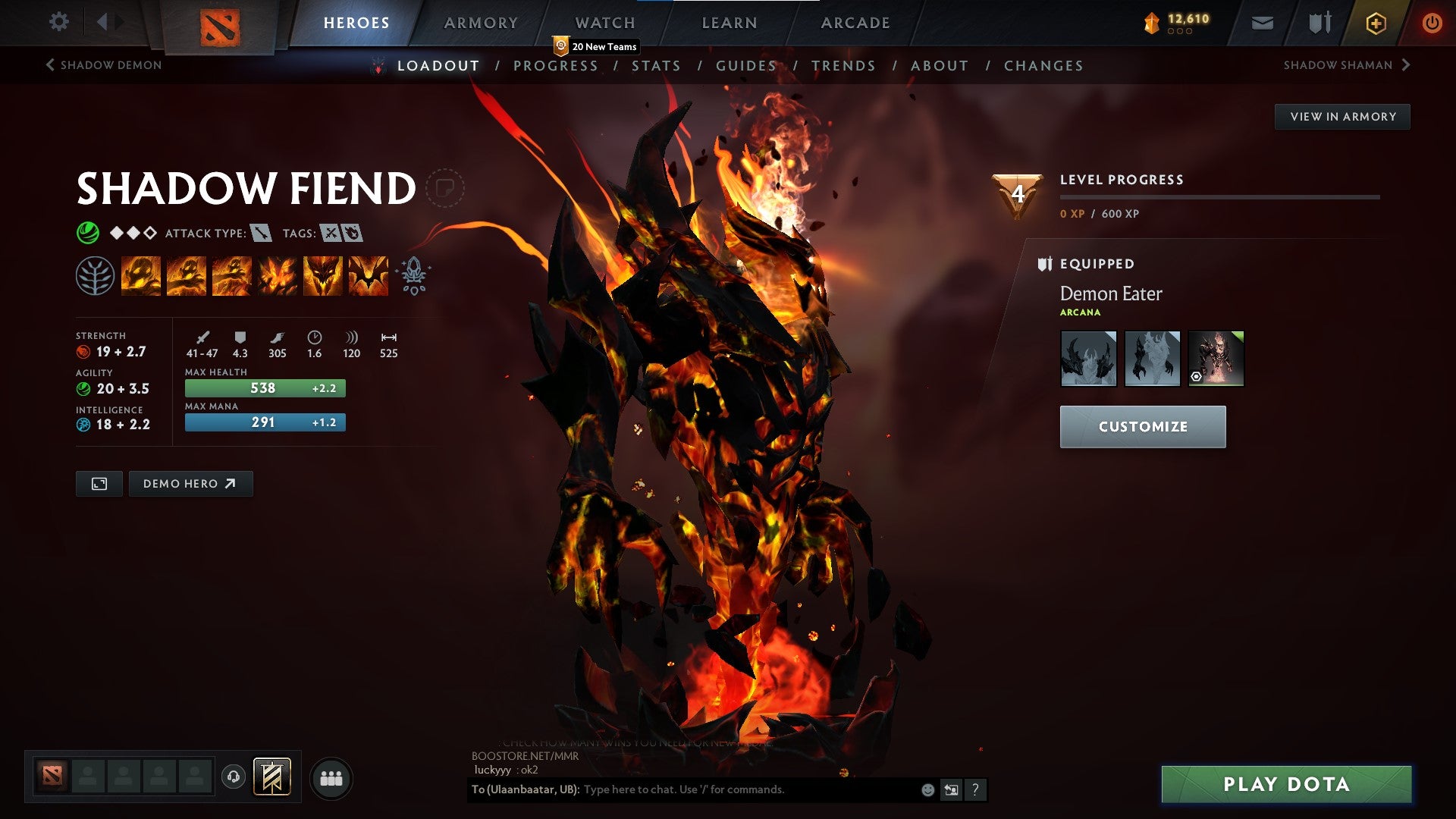This screenshot has height=819, width=1456.
Task: Expand the fullscreen preview icon near Demo Hero
Action: coord(98,483)
